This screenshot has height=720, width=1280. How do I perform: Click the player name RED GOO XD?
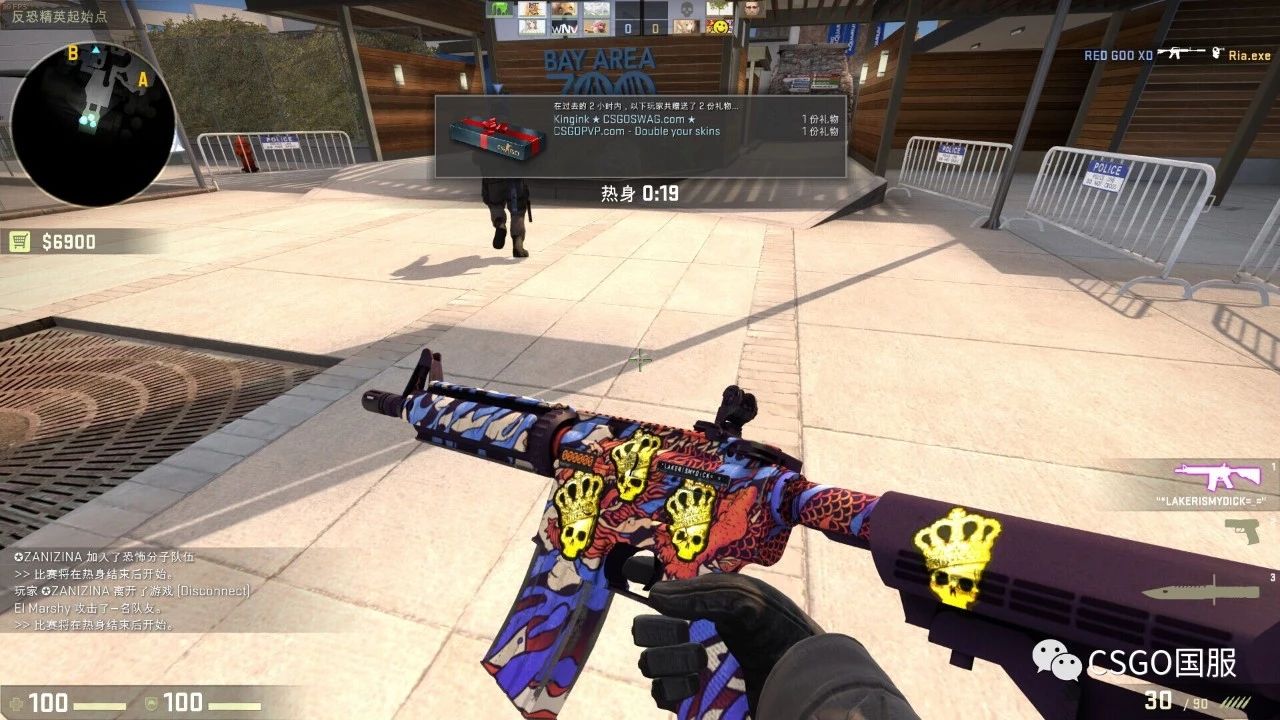pos(1117,55)
